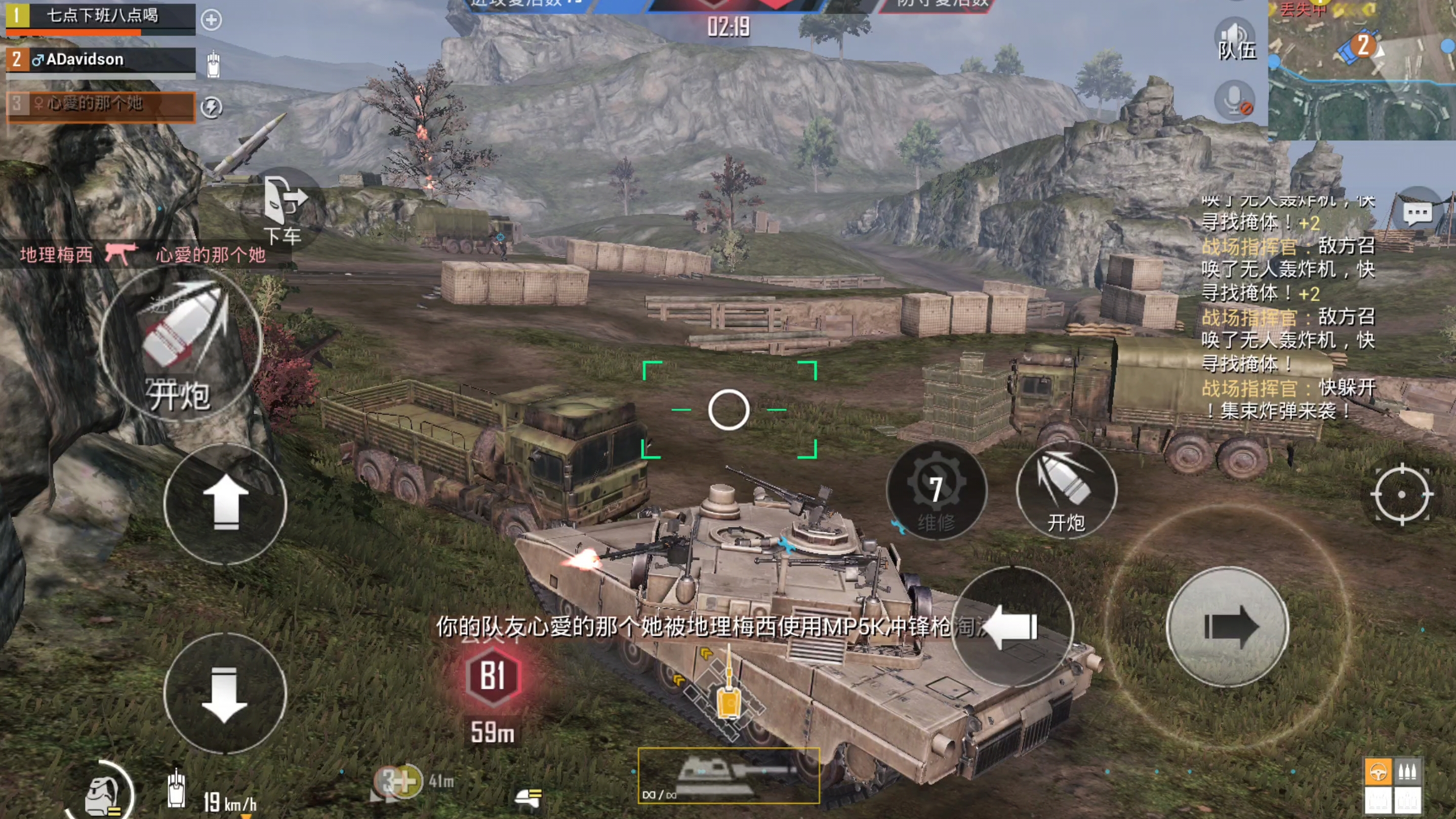Screen dimensions: 1456x819
Task: Unmute the microphone icon
Action: tap(1236, 100)
